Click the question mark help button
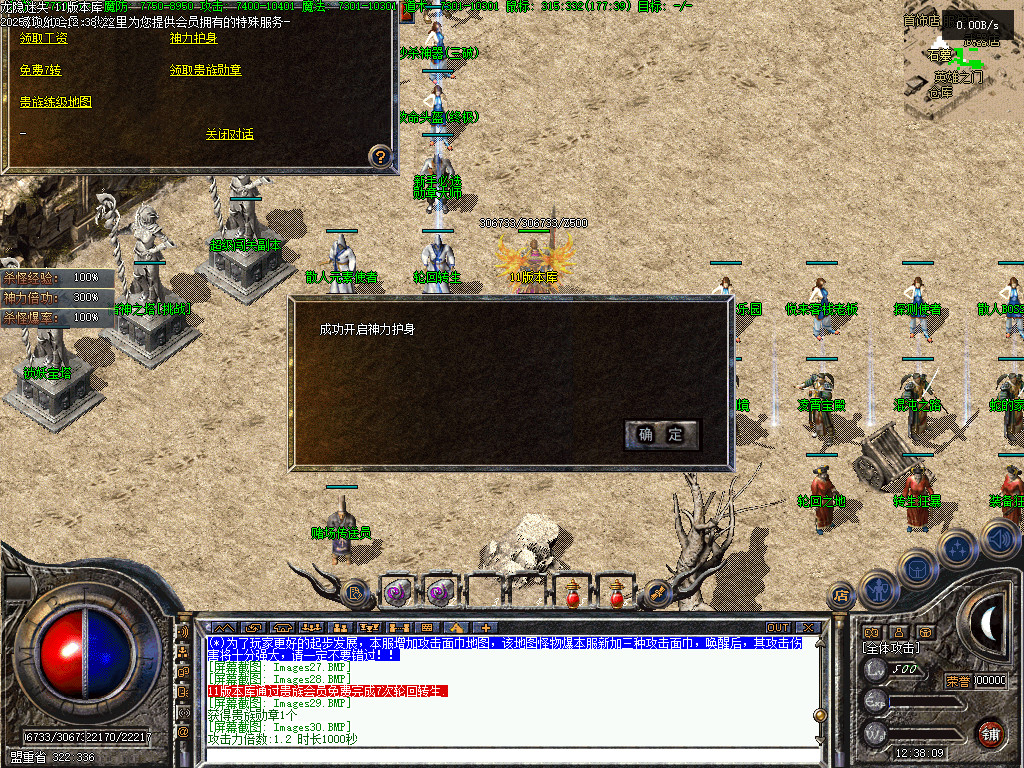 click(x=380, y=156)
